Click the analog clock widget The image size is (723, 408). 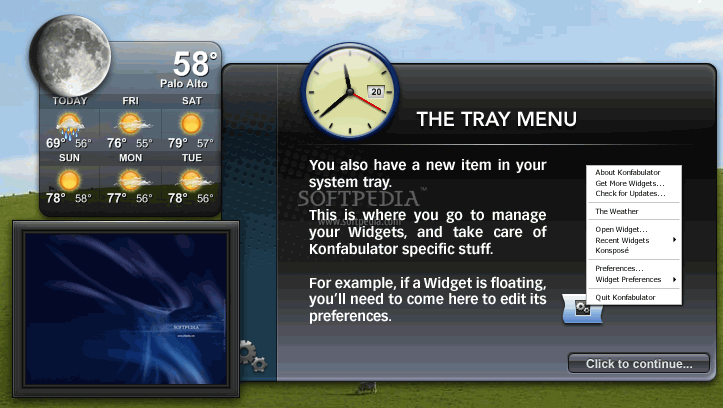343,88
